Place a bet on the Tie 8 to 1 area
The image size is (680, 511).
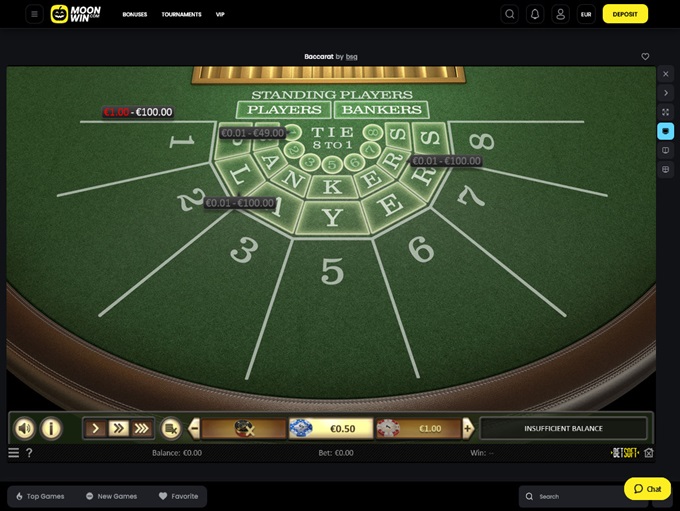pos(332,138)
